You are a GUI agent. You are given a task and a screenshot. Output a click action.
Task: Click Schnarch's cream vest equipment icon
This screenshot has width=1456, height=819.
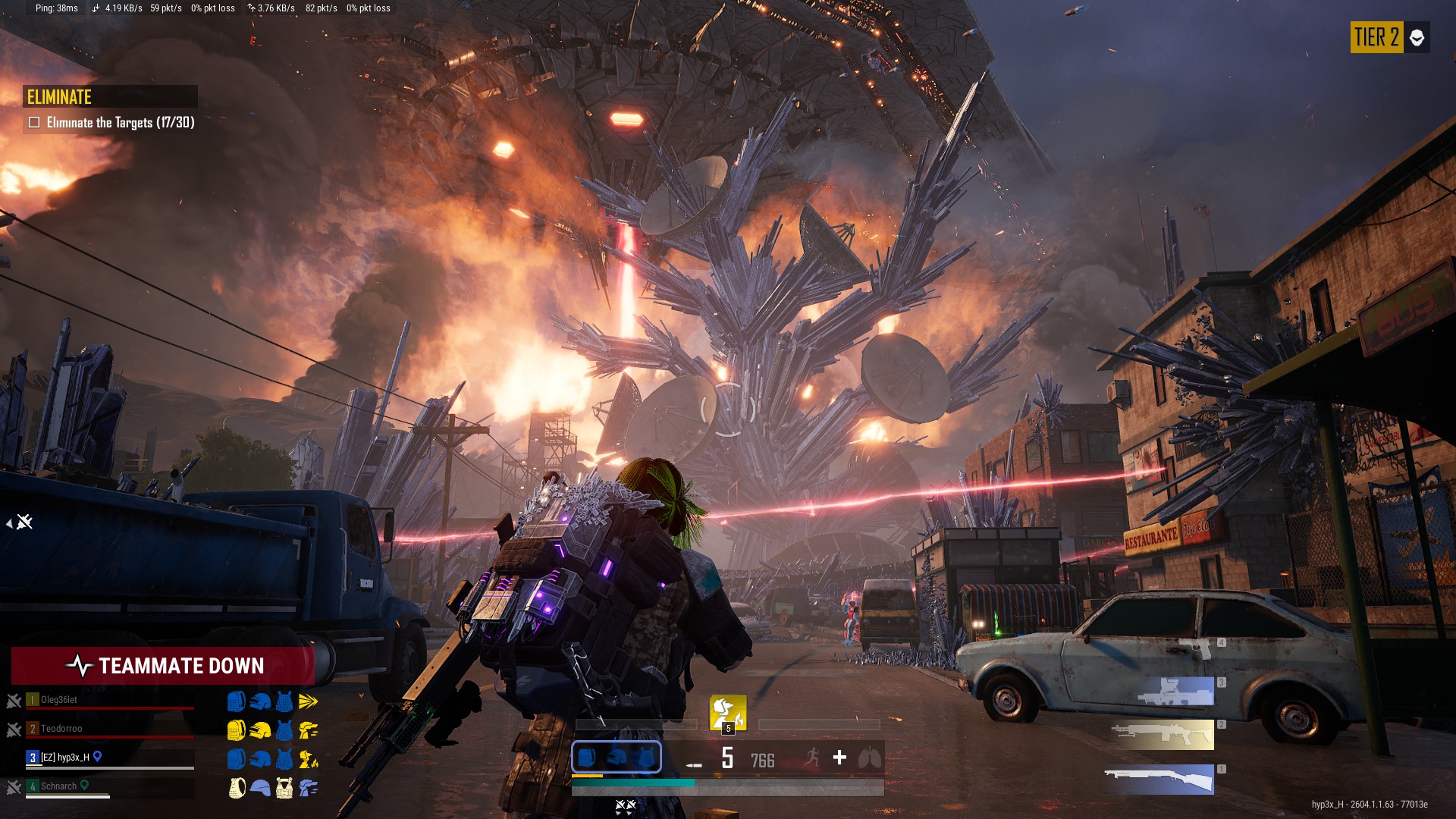284,788
